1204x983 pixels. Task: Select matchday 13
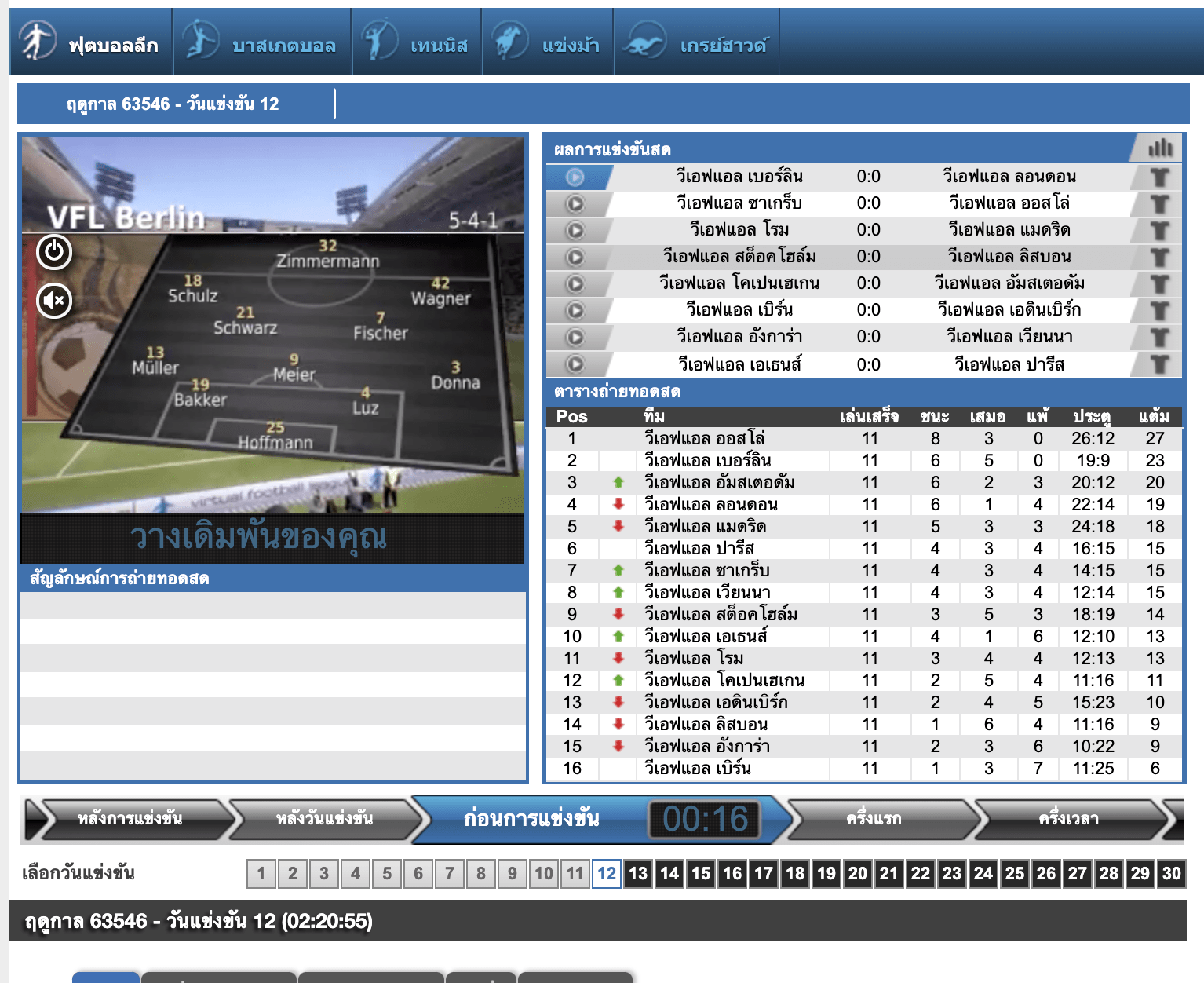click(x=638, y=873)
